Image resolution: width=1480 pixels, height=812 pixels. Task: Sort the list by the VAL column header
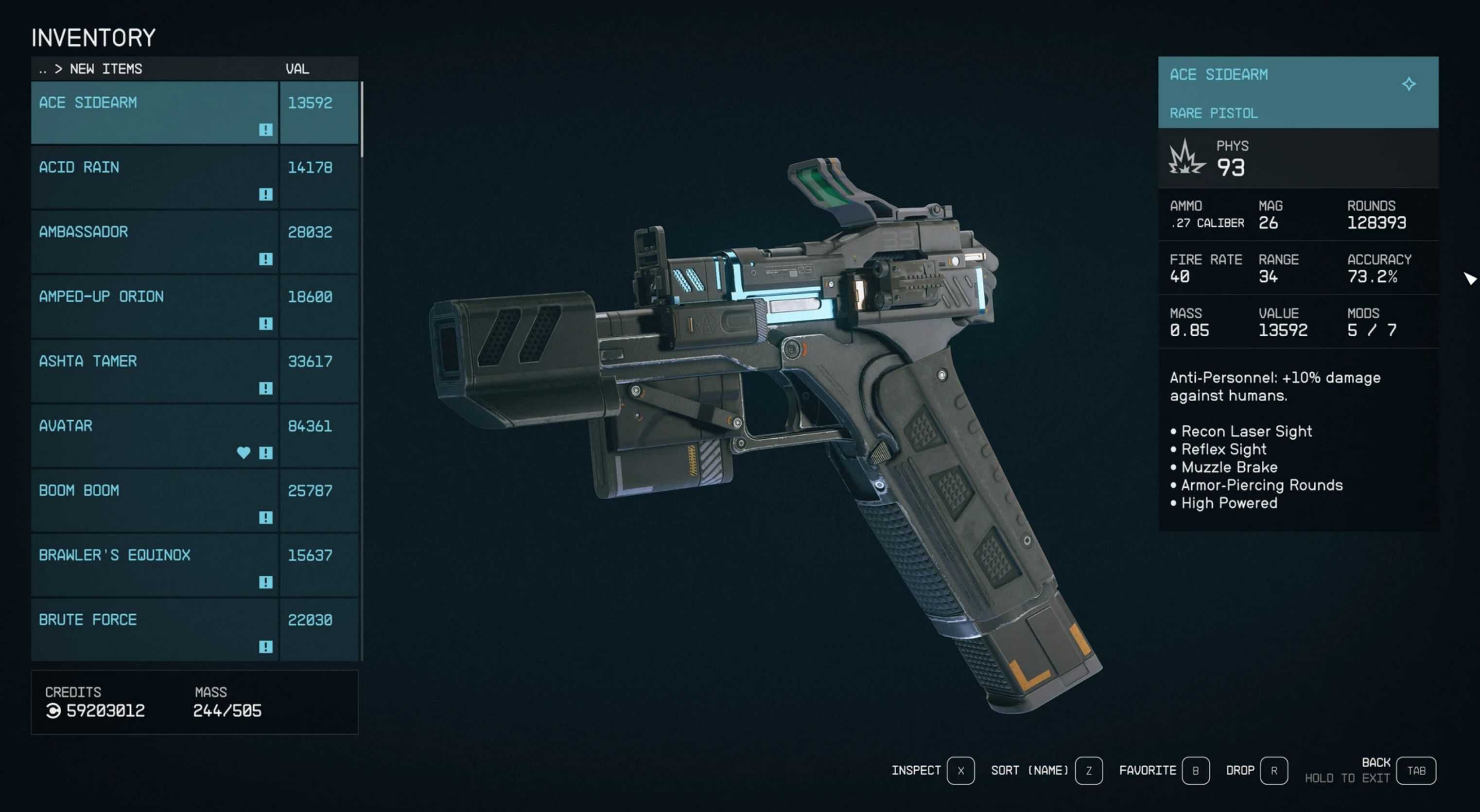tap(297, 69)
